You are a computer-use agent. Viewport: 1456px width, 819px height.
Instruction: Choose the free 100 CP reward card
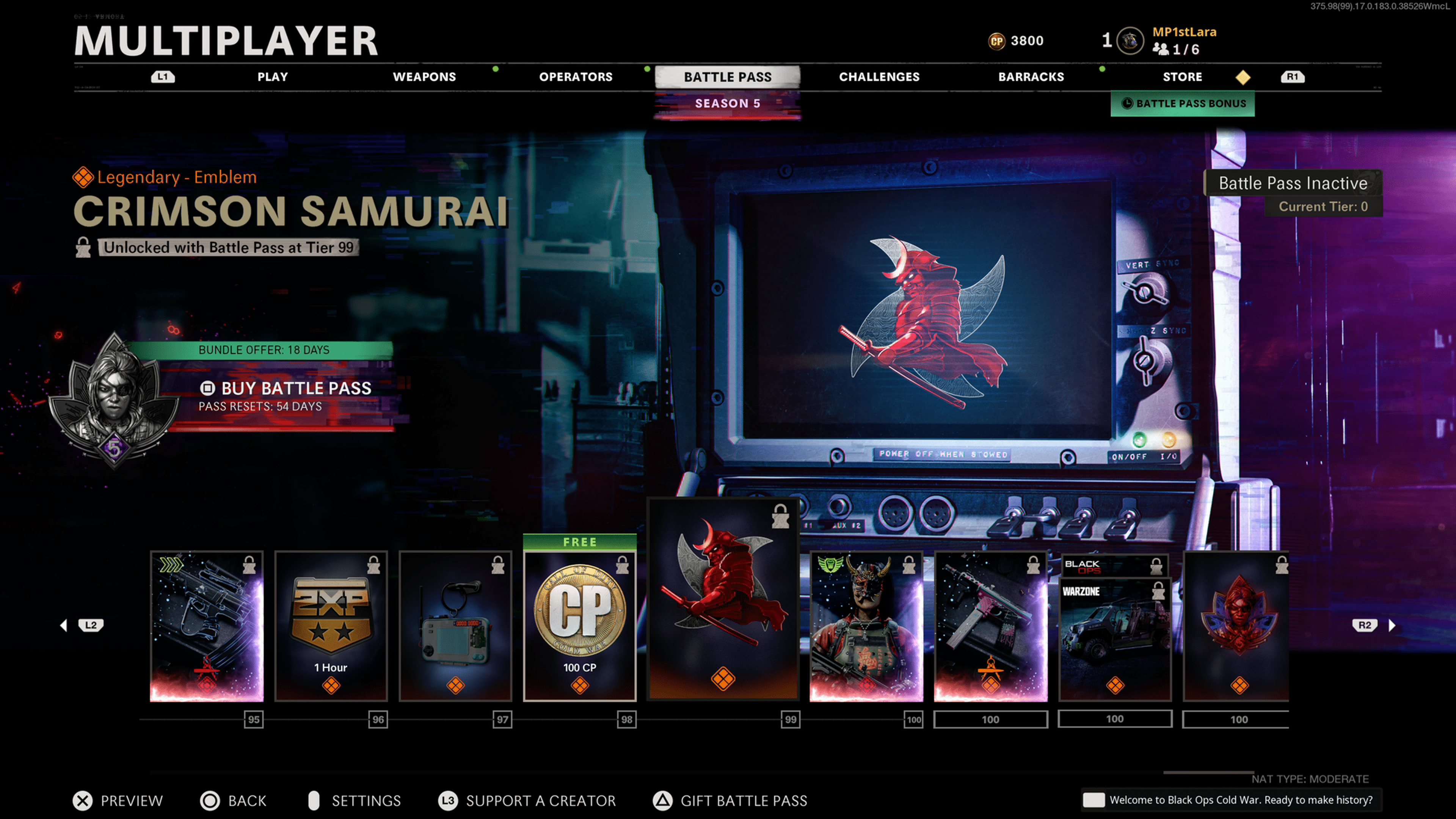pyautogui.click(x=579, y=626)
